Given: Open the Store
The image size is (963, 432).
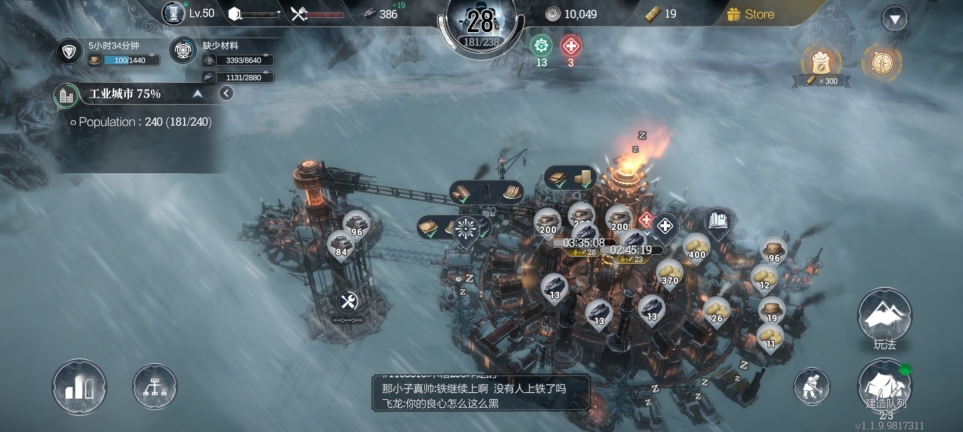Looking at the screenshot, I should point(751,14).
